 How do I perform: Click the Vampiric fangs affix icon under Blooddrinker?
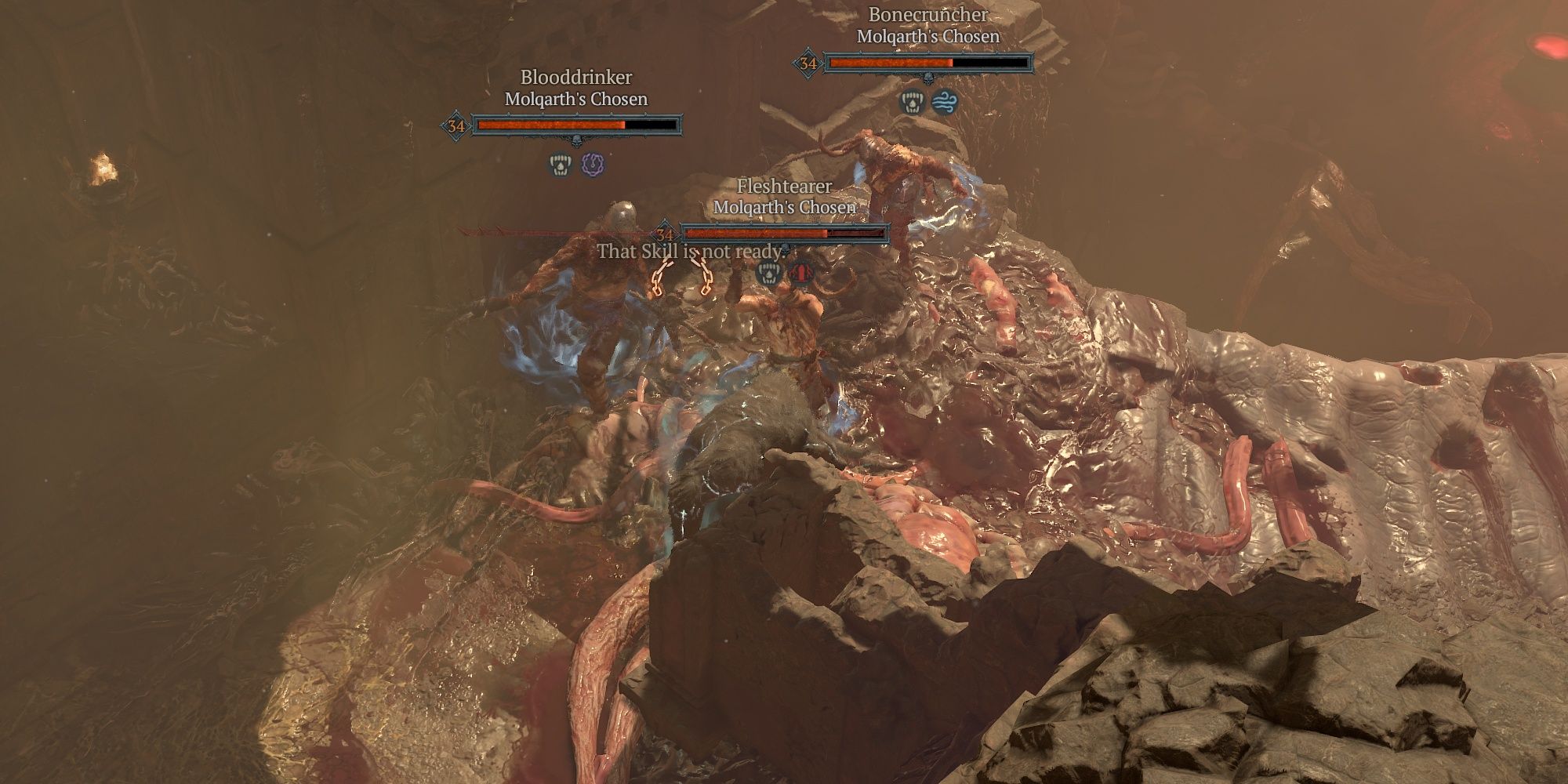(561, 164)
